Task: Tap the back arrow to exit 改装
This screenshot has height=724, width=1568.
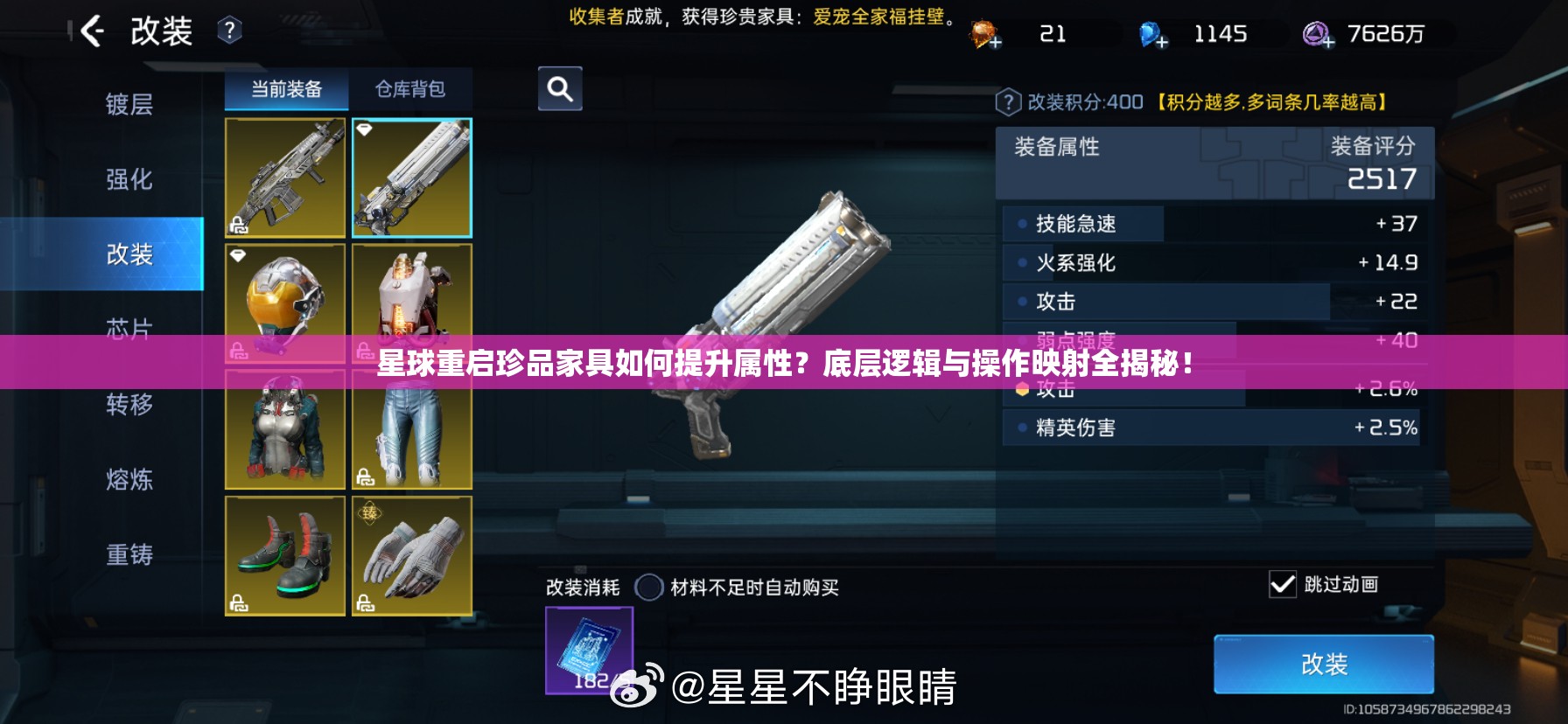Action: [x=90, y=32]
